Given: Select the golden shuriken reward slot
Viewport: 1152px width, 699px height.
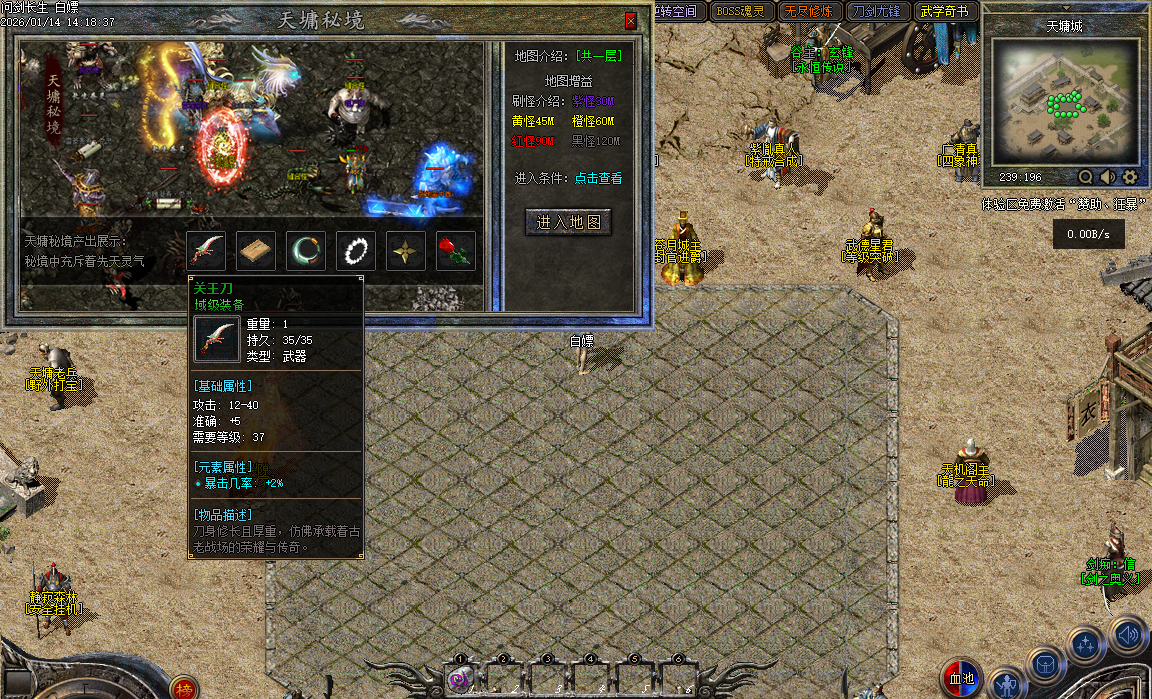Looking at the screenshot, I should pos(406,251).
